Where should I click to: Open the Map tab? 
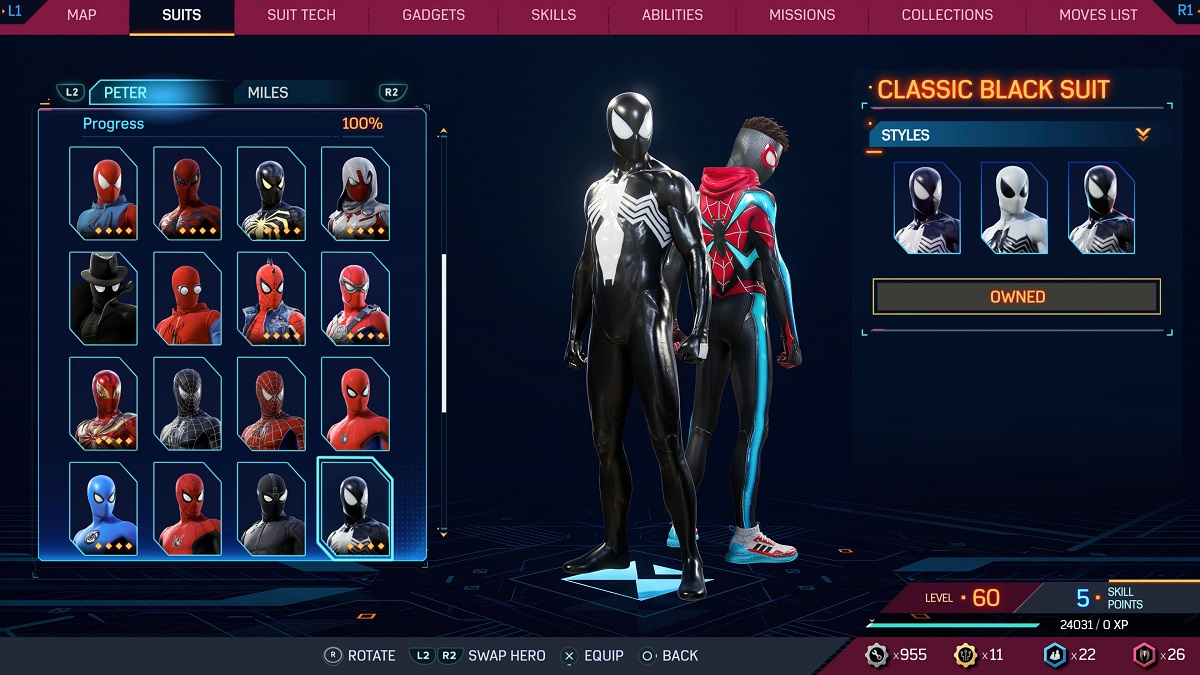coord(82,15)
